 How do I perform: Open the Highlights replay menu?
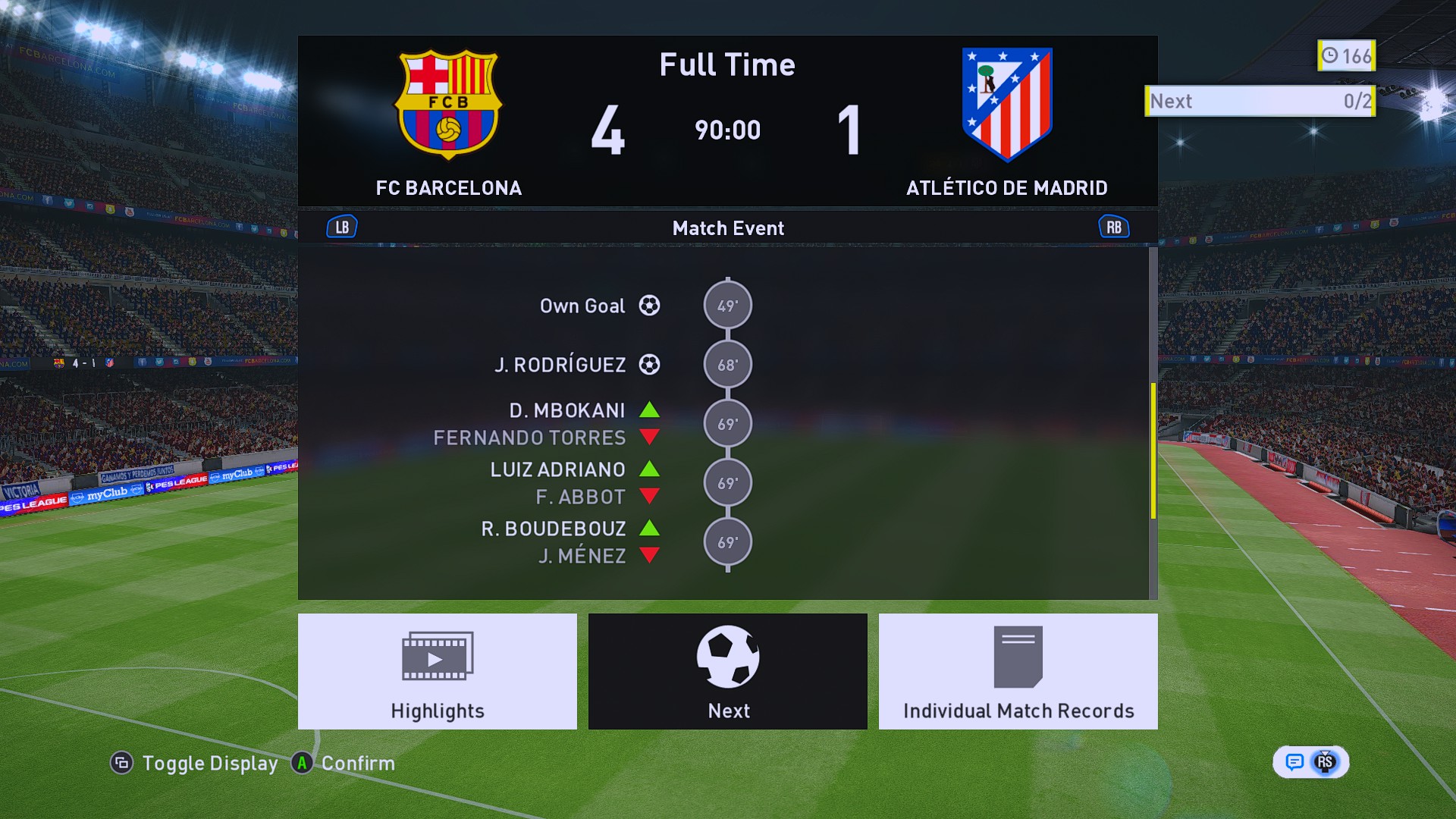[x=437, y=671]
